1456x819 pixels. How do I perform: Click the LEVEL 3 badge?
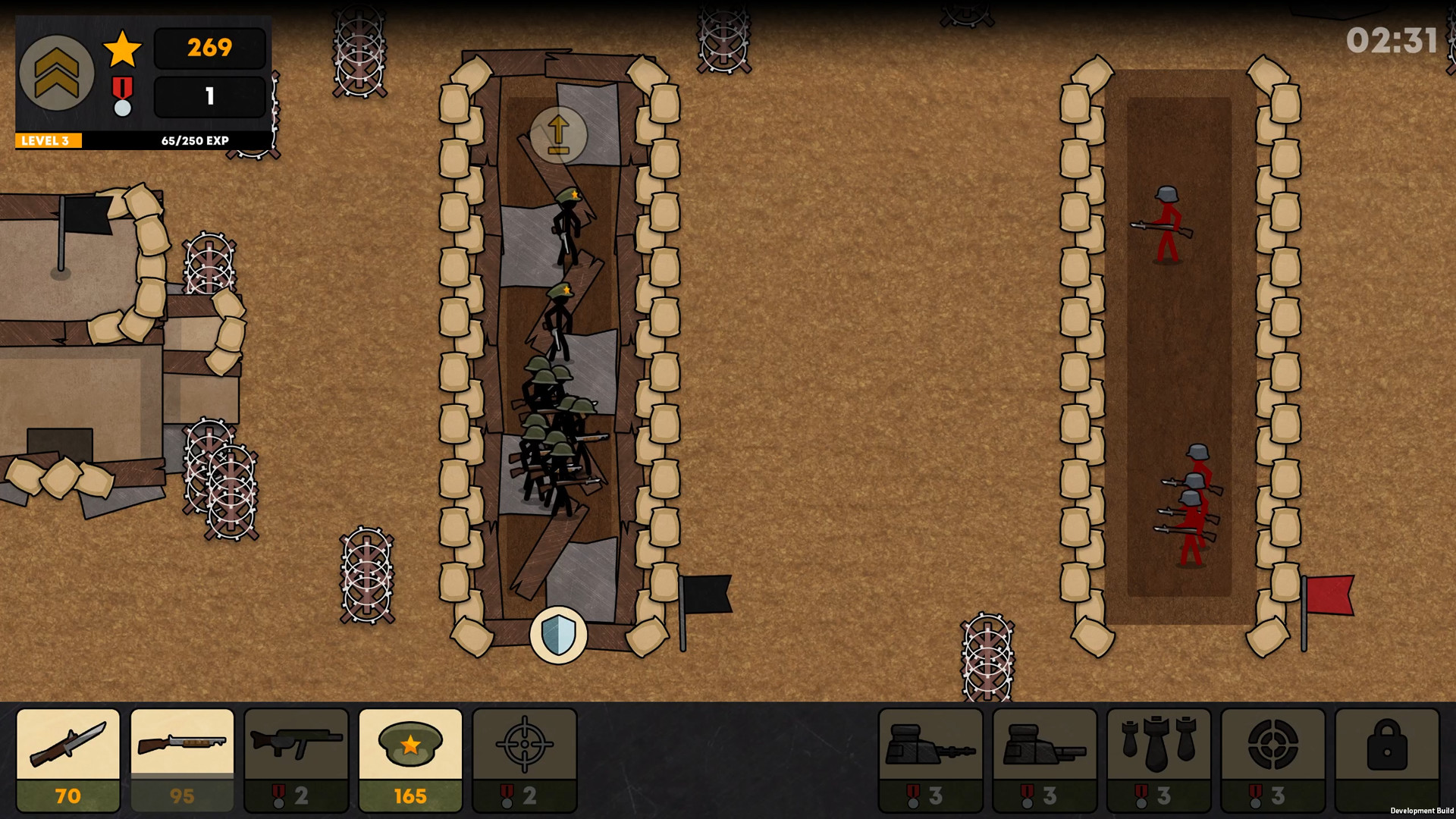[47, 140]
